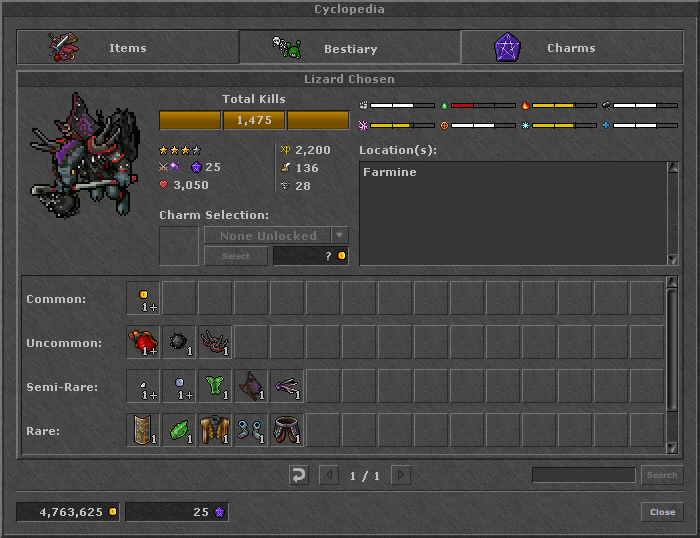Open the Bestiary tab

(x=349, y=48)
